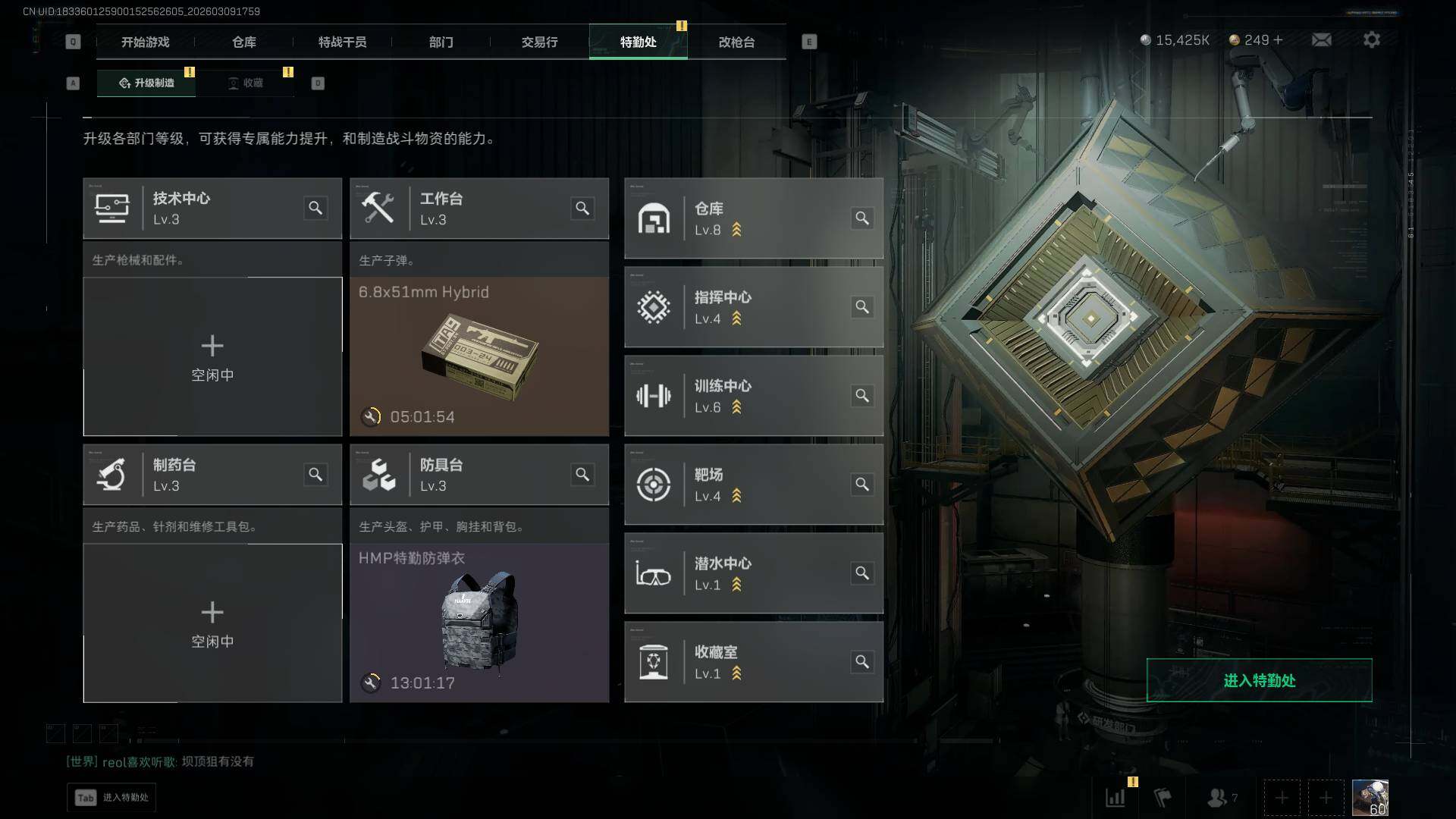Open the 改枪台 tab
The width and height of the screenshot is (1456, 819).
coord(736,42)
